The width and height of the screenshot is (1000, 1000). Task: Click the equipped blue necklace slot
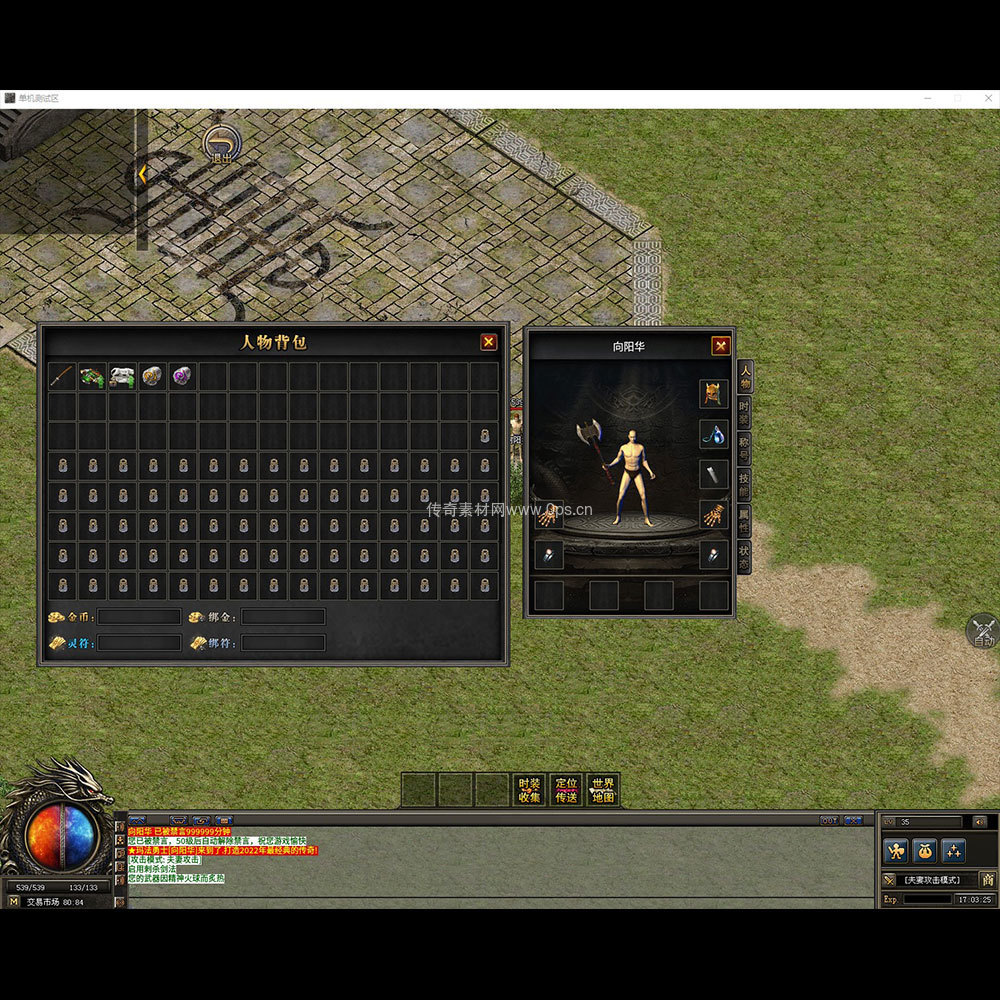713,434
